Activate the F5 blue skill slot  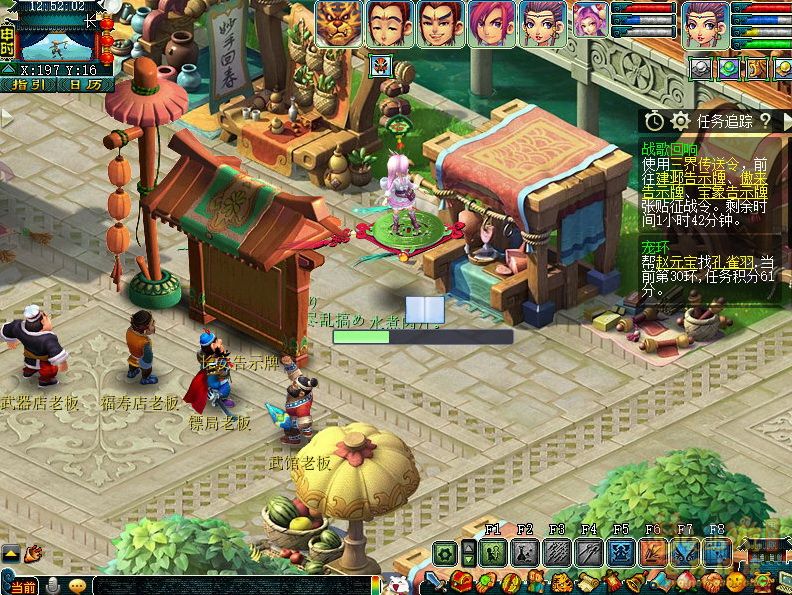pyautogui.click(x=621, y=553)
